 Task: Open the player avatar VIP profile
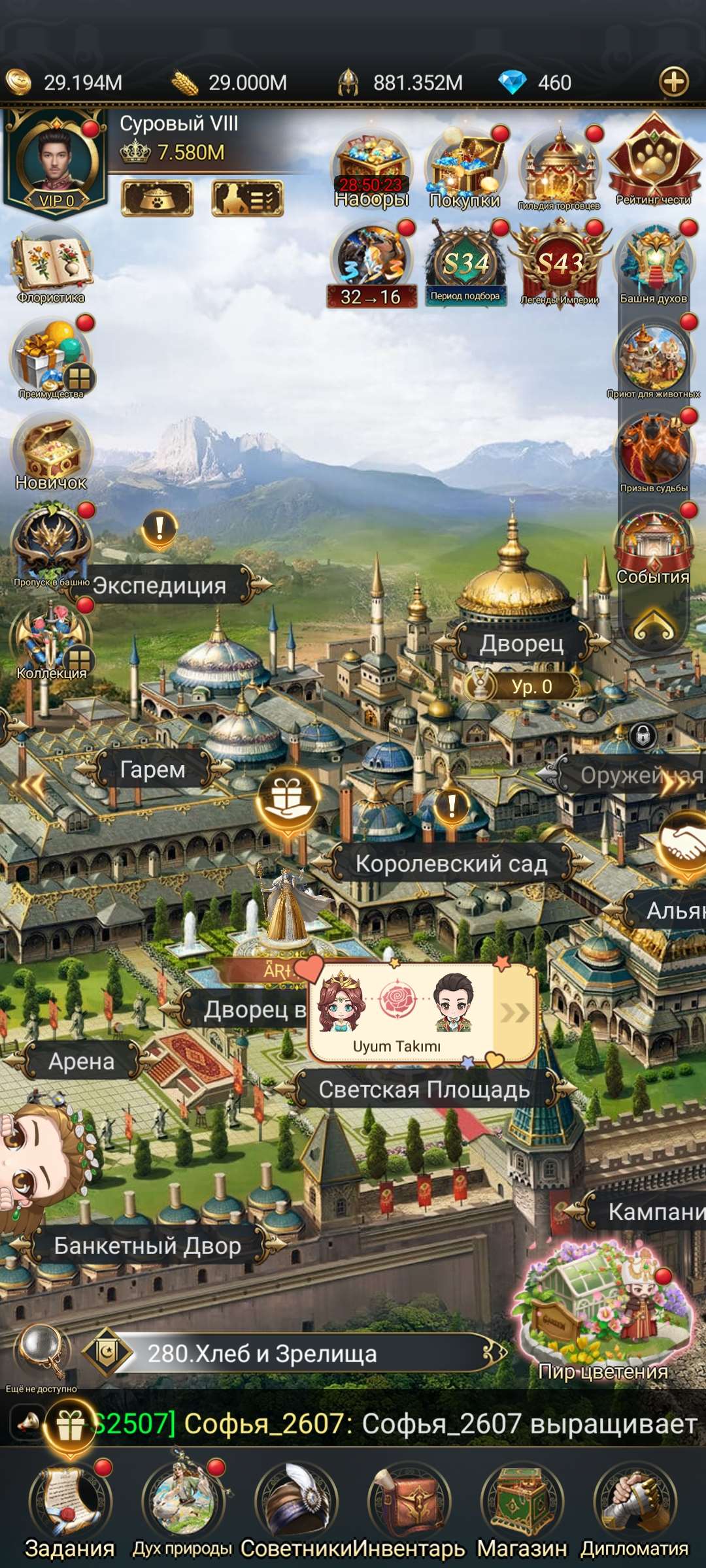(x=56, y=160)
